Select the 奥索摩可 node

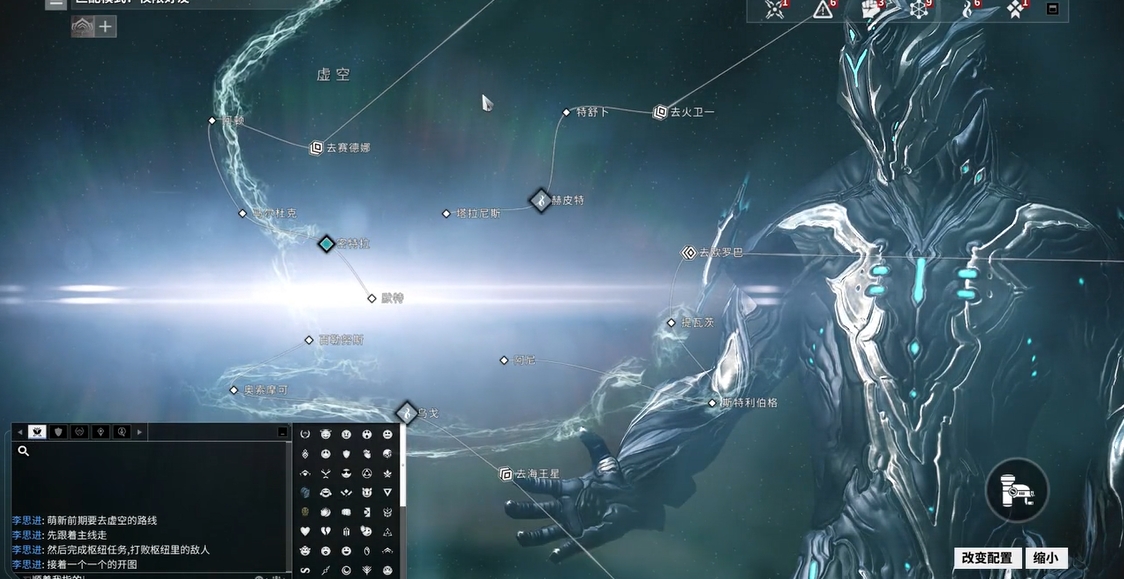[x=234, y=390]
